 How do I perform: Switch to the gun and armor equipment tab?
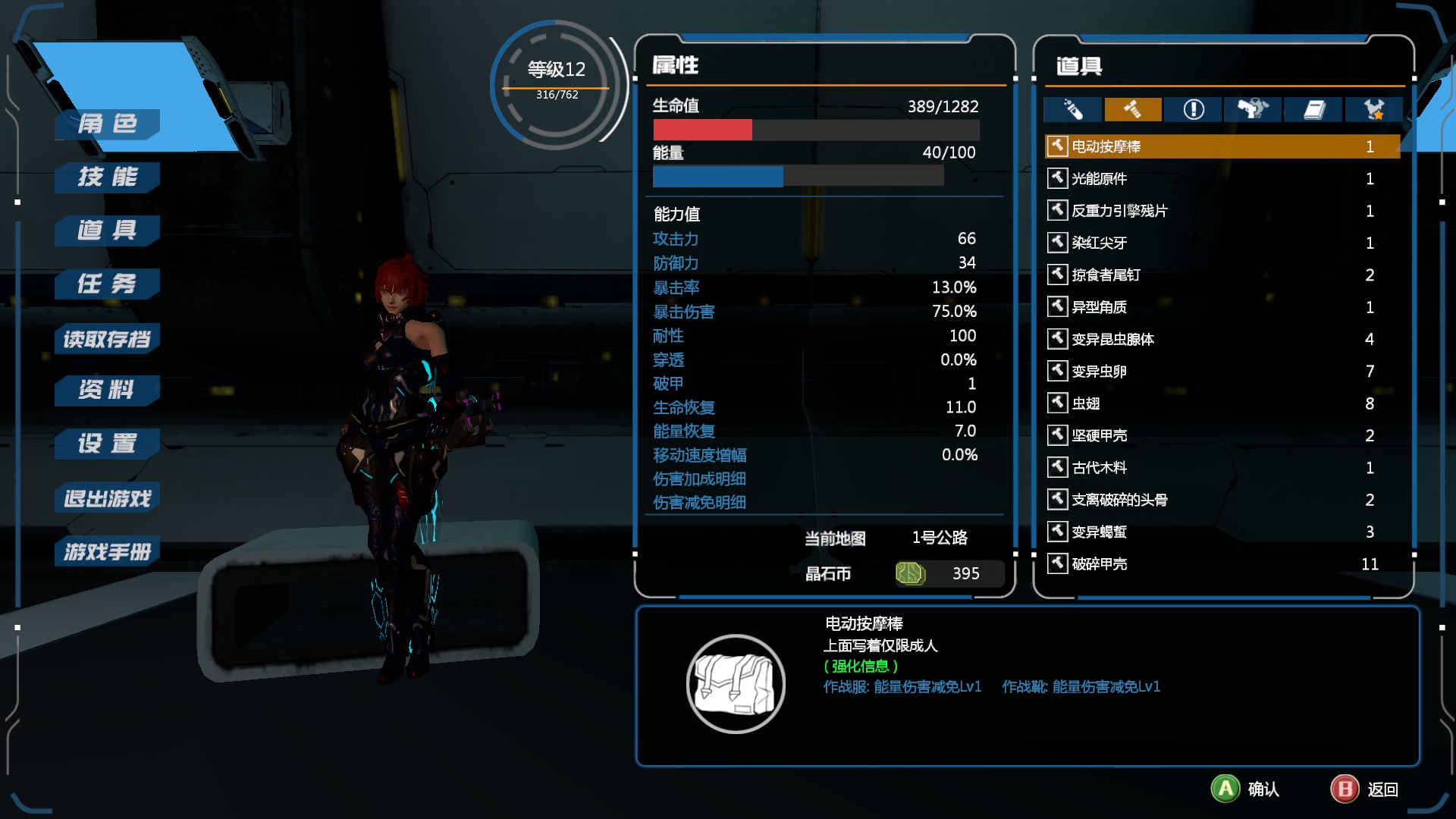tap(1252, 110)
